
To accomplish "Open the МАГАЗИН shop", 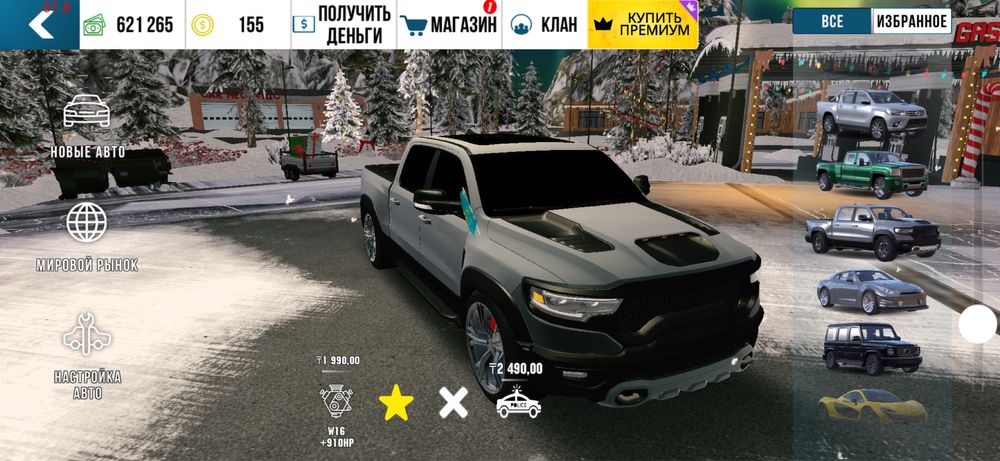I will [x=448, y=25].
